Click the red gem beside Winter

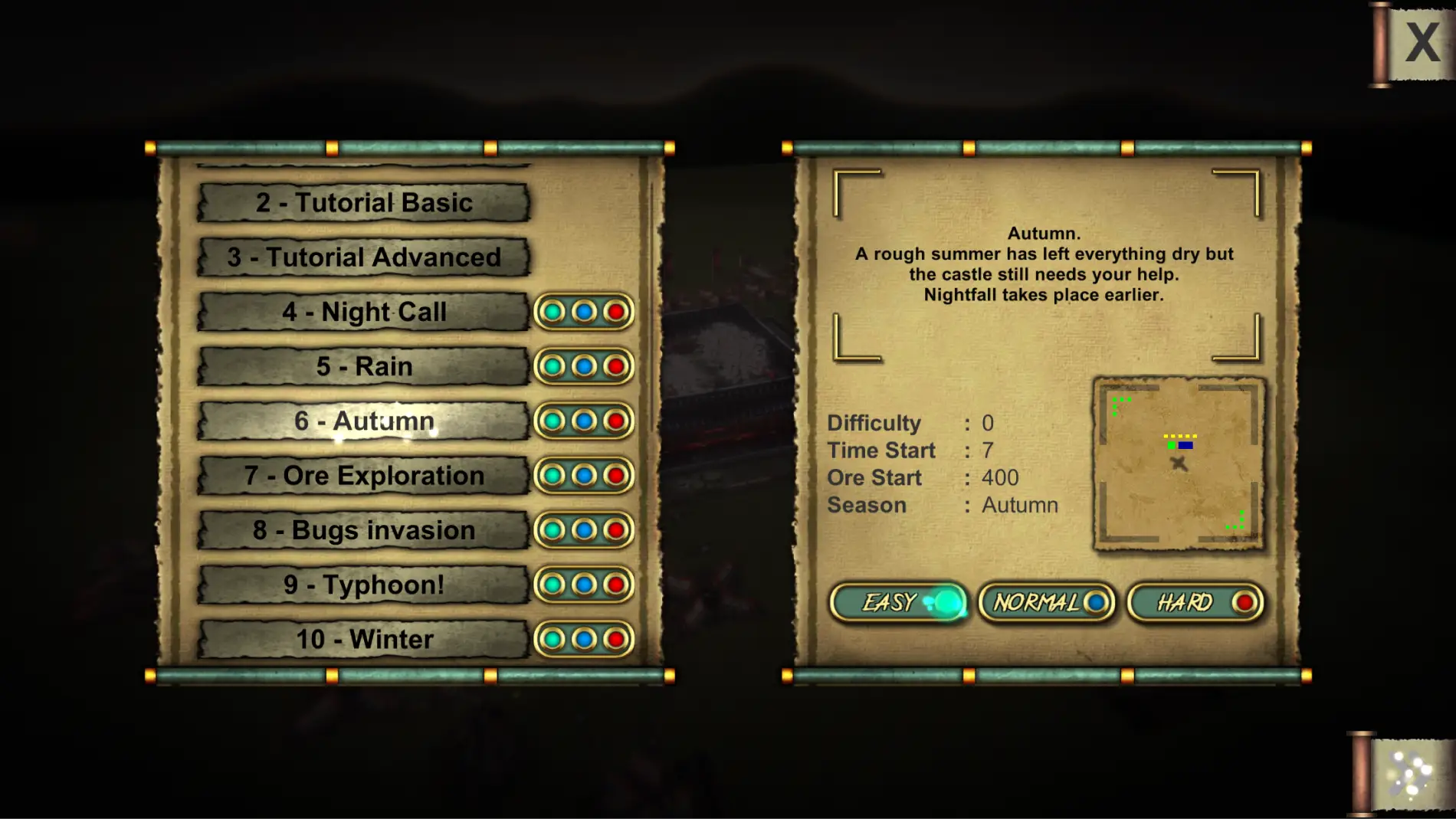(x=615, y=639)
